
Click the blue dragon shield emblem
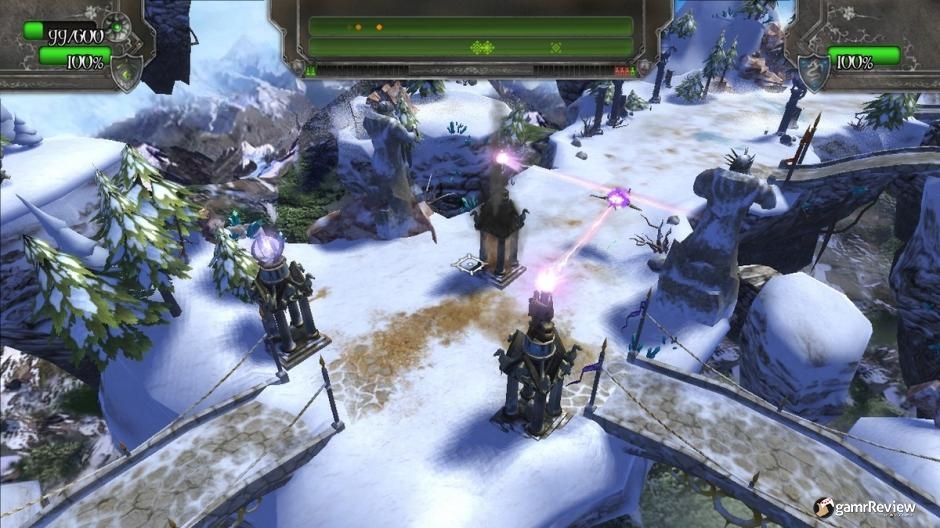[811, 72]
